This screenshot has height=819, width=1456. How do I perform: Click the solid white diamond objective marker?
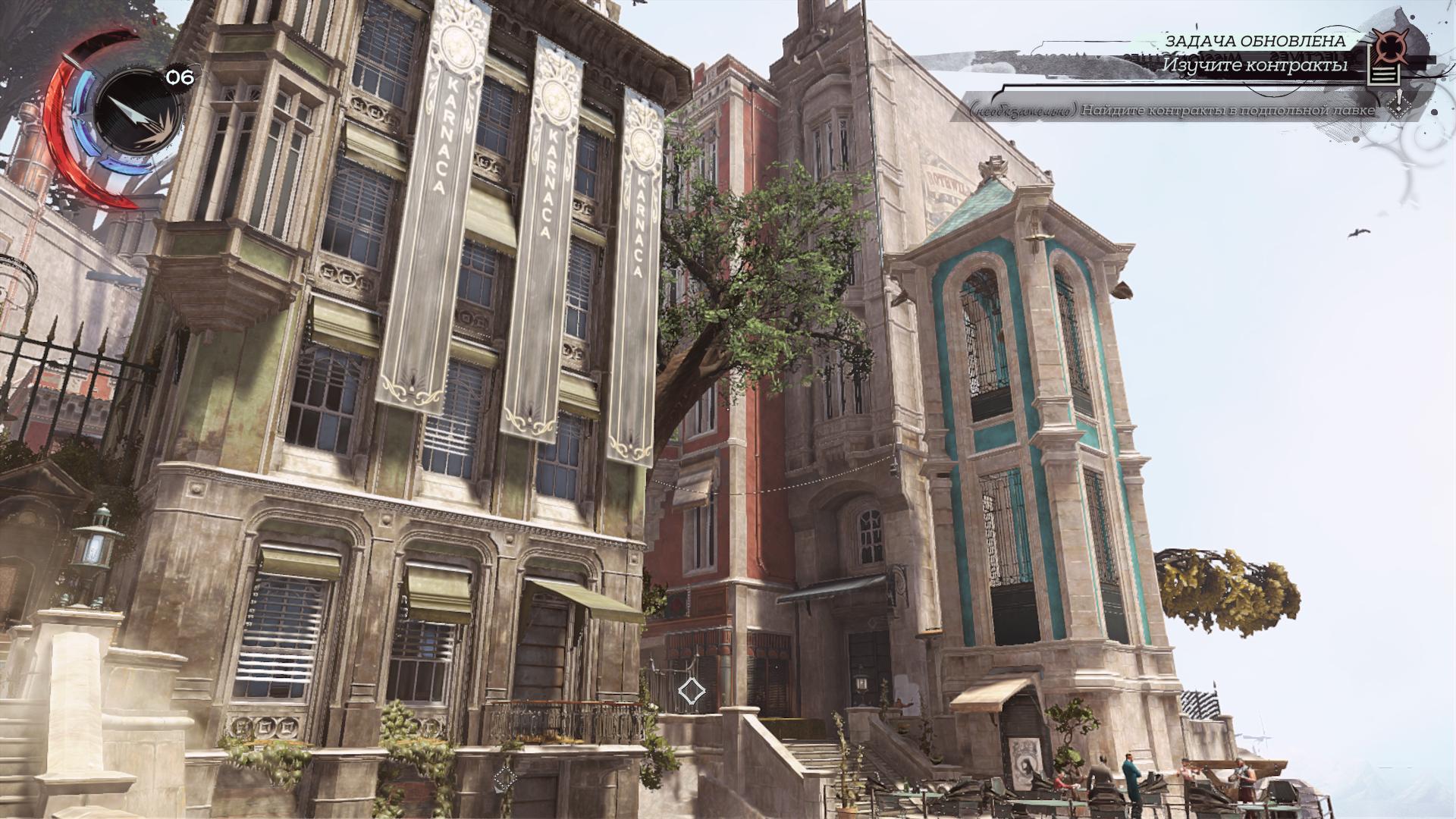coord(691,691)
